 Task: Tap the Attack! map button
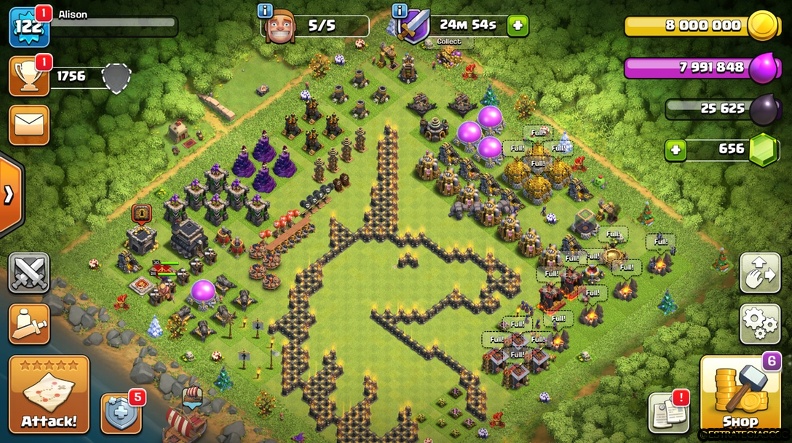(48, 392)
